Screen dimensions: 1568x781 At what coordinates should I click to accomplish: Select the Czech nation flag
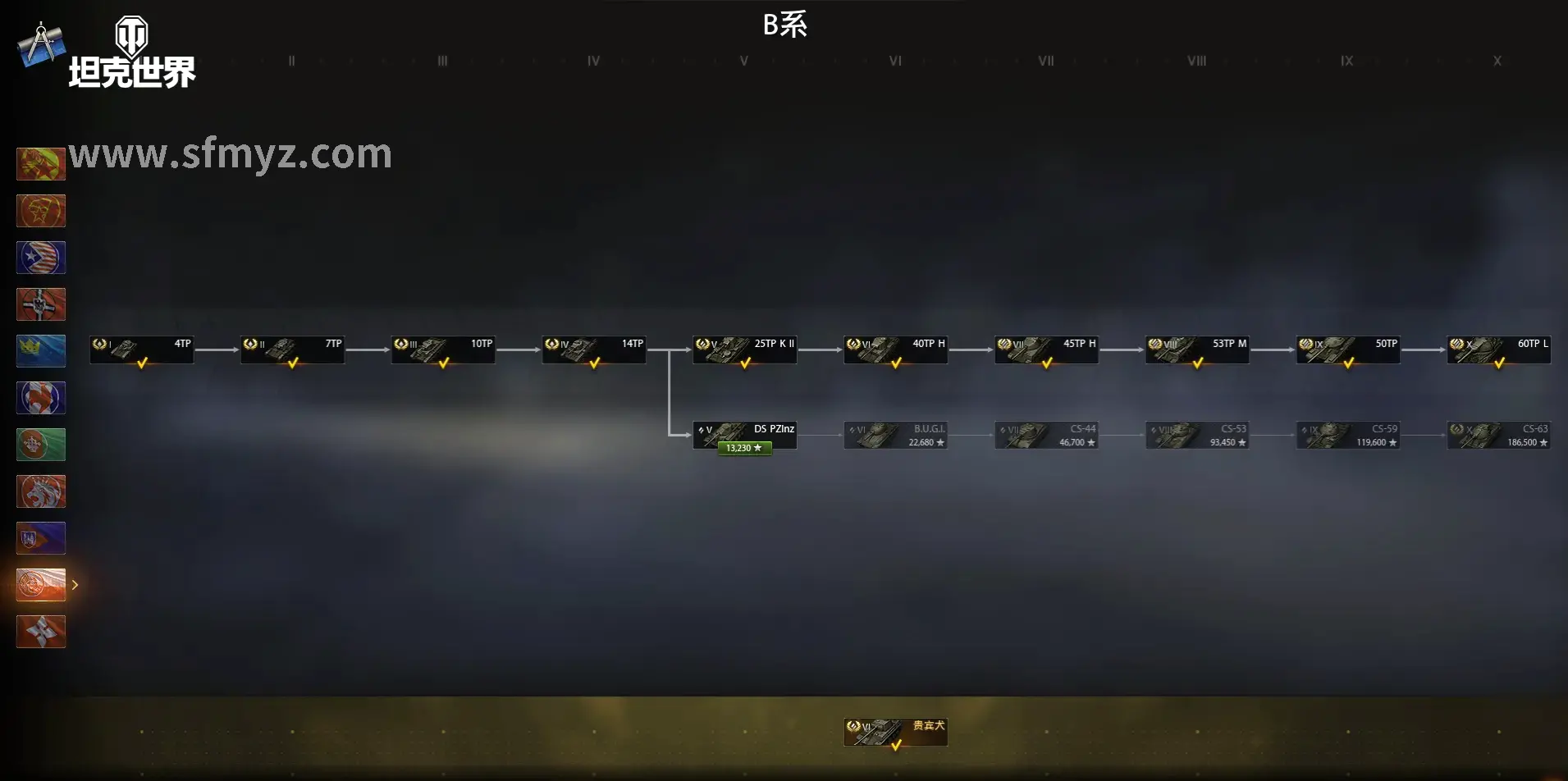[41, 398]
